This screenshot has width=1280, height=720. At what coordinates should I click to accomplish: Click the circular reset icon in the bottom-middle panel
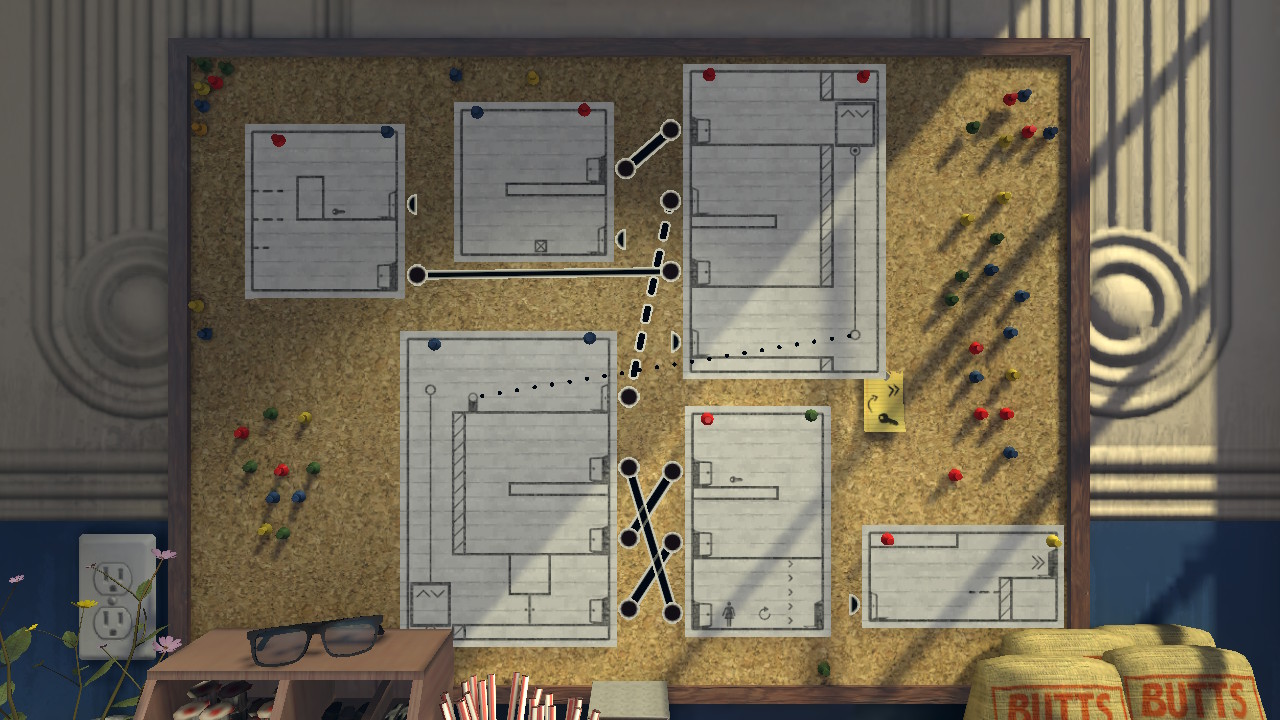pos(763,614)
